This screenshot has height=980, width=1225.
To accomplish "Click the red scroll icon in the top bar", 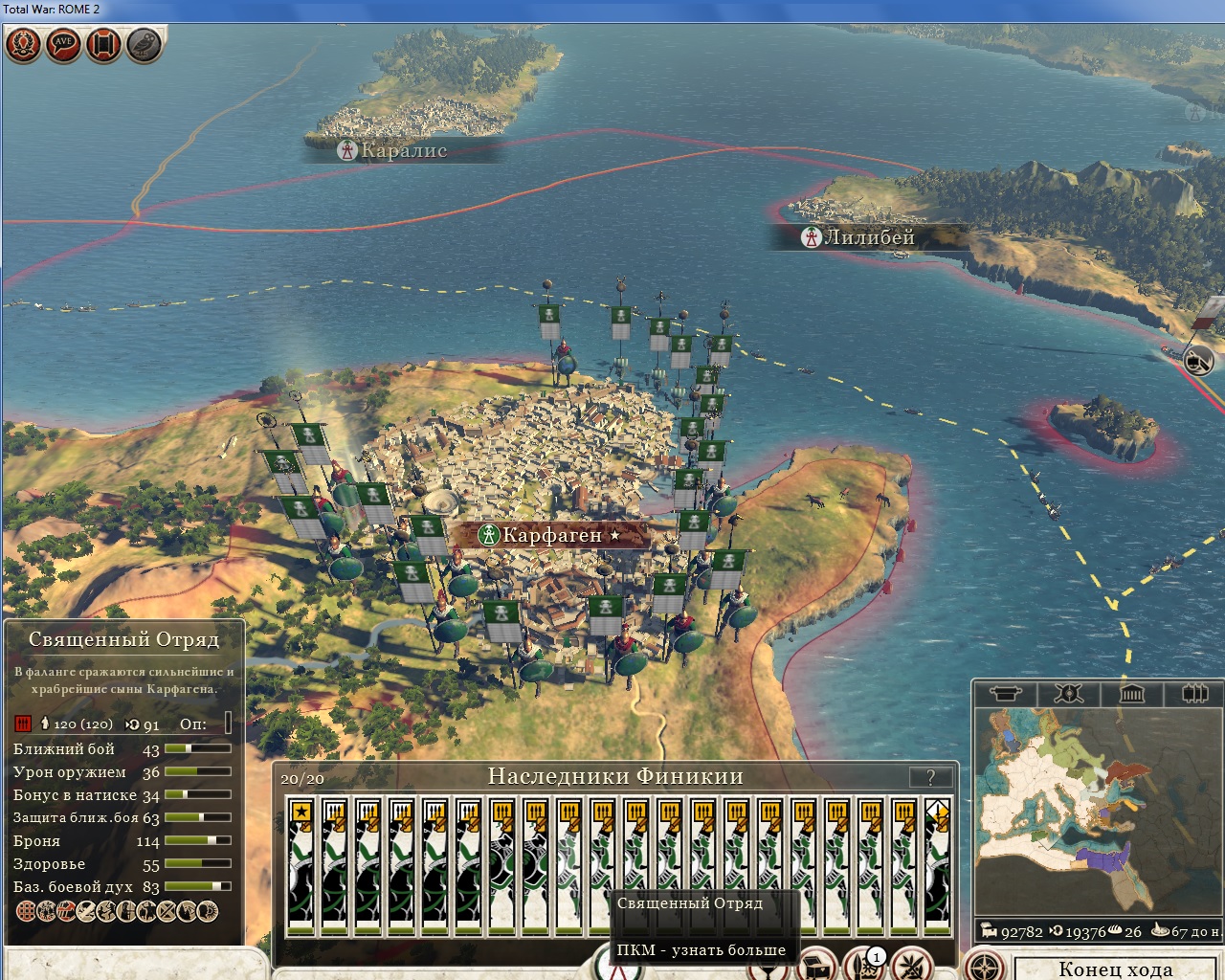I will coord(103,44).
